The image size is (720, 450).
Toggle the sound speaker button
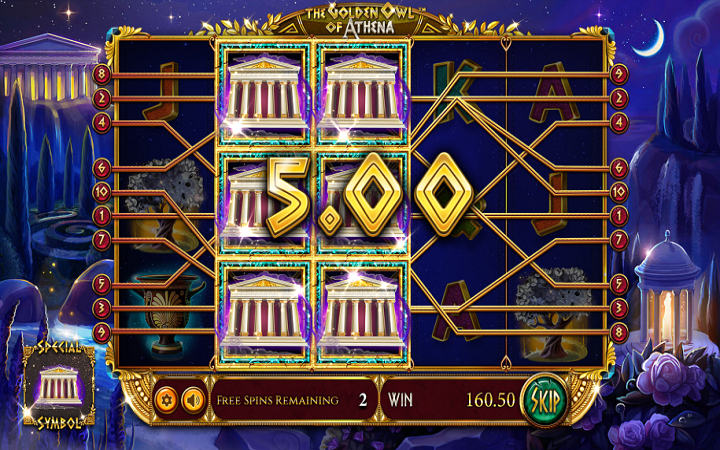(x=193, y=400)
